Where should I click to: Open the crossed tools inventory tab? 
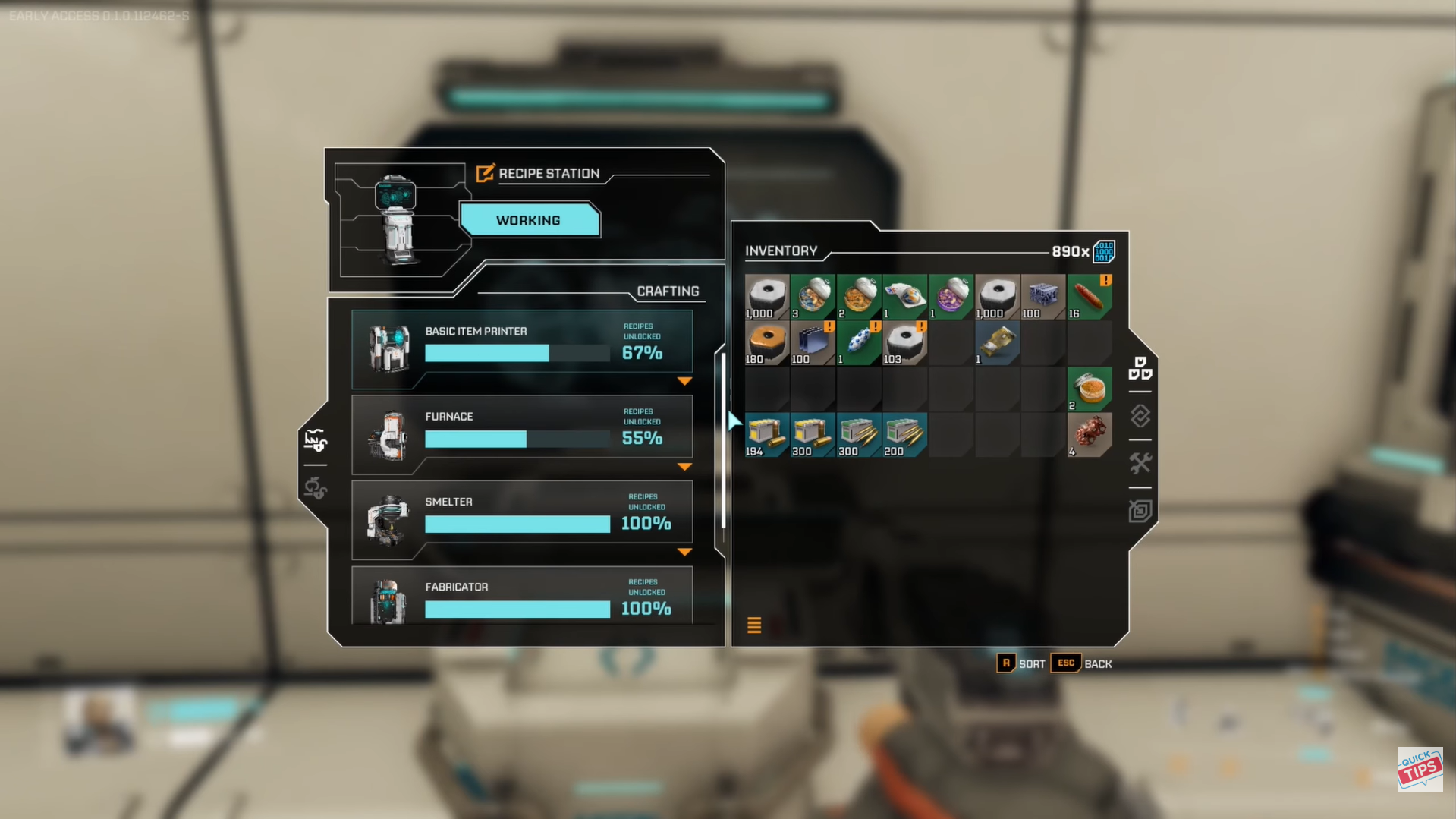click(1140, 463)
